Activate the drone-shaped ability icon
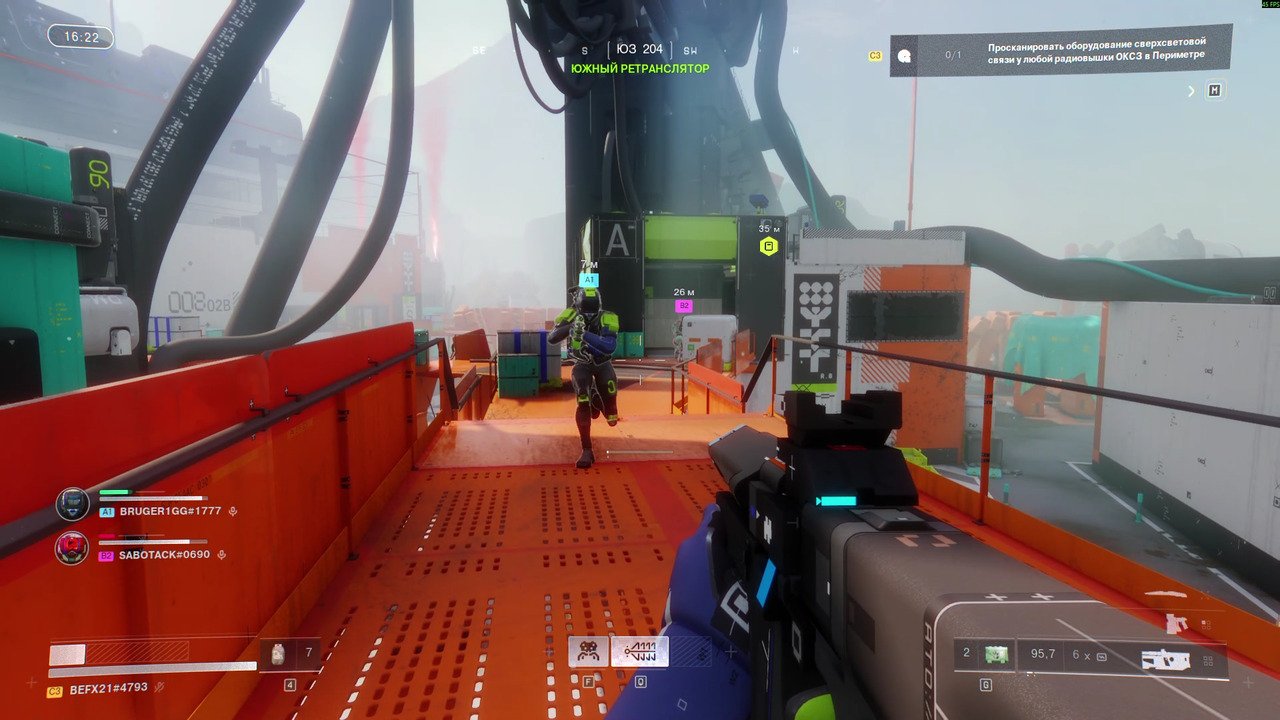This screenshot has height=720, width=1280. tap(588, 652)
